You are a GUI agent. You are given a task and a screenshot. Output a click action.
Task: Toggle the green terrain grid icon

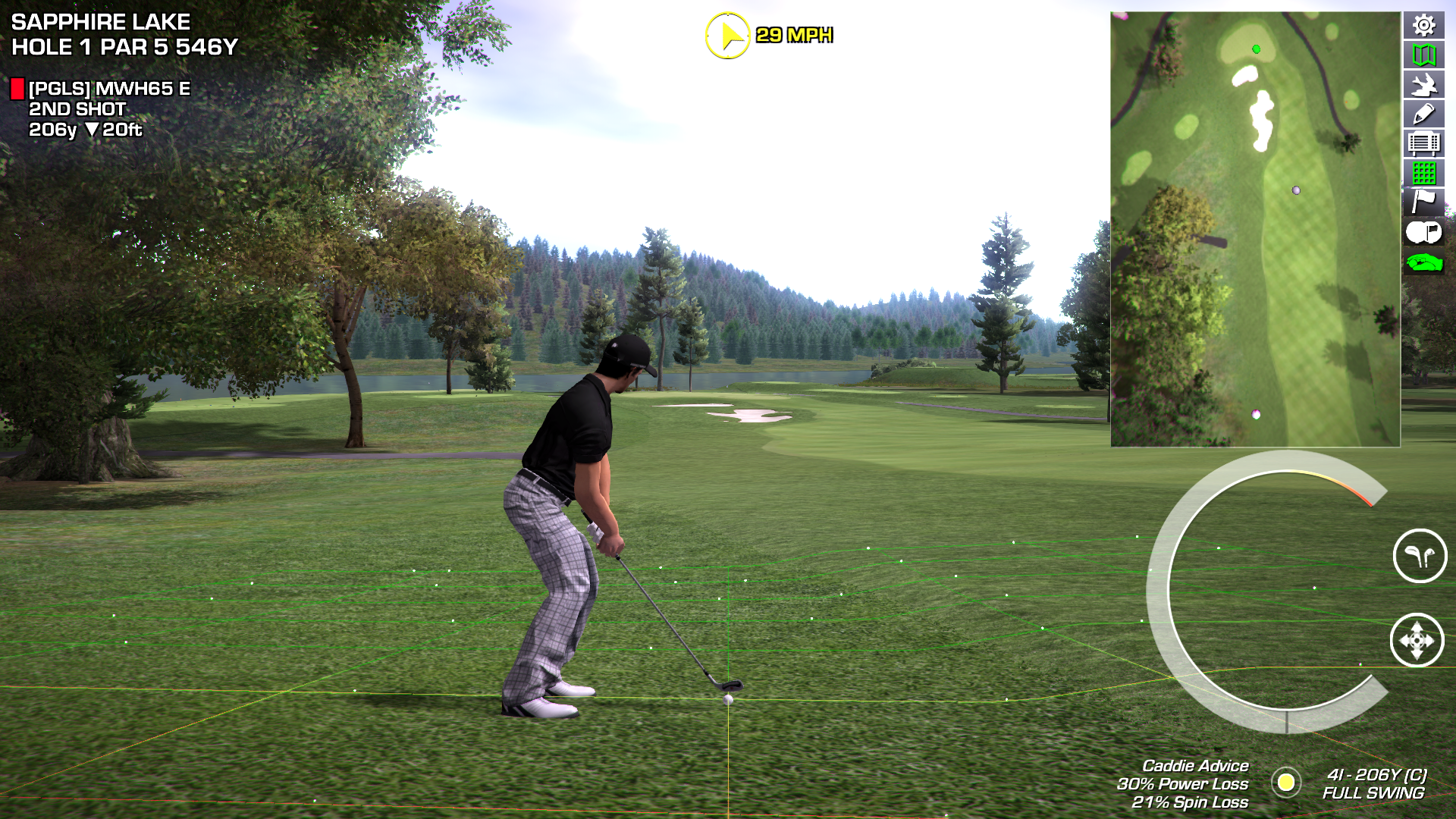1423,173
